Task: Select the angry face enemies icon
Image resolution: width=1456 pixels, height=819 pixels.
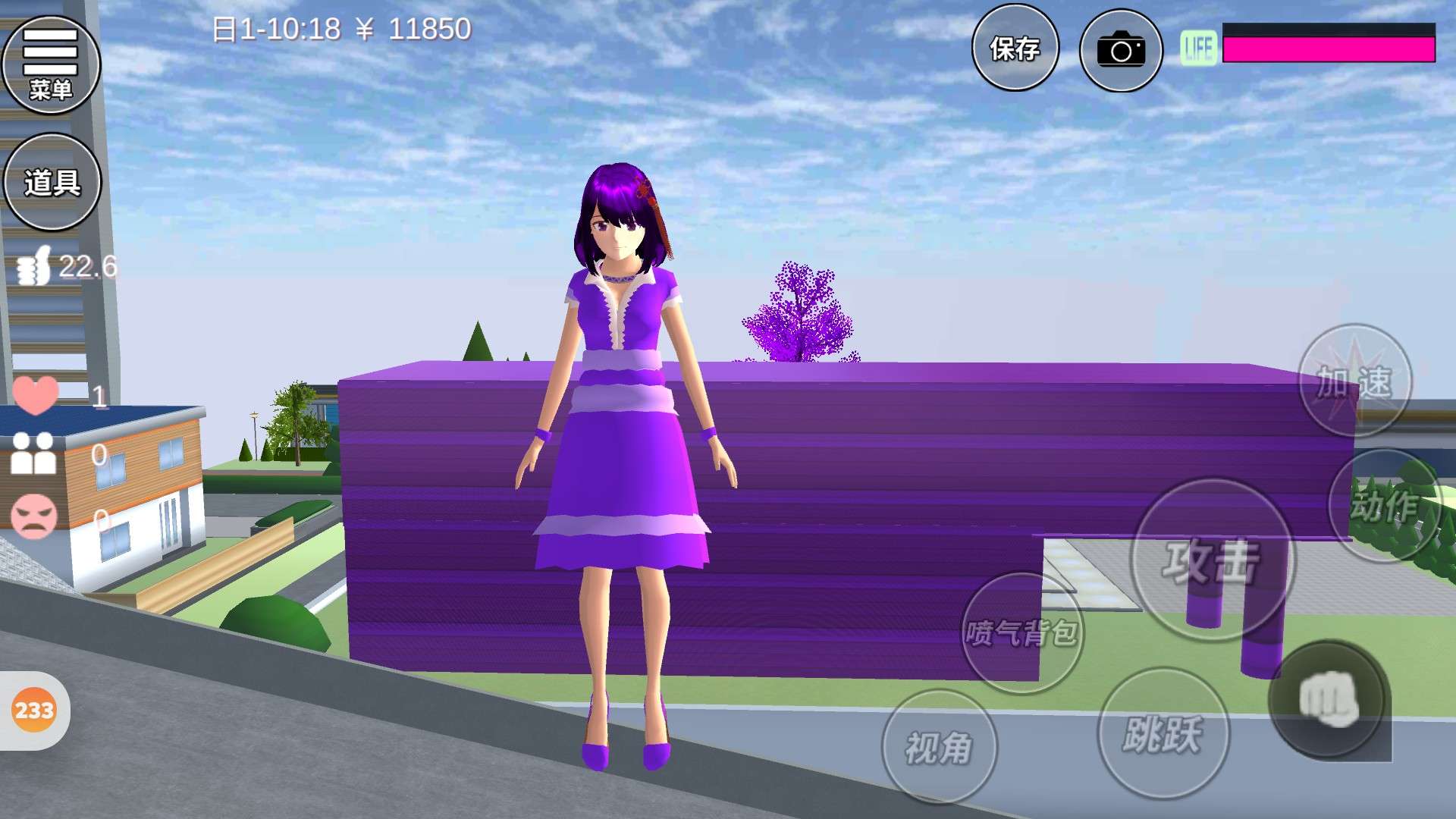Action: (x=34, y=516)
